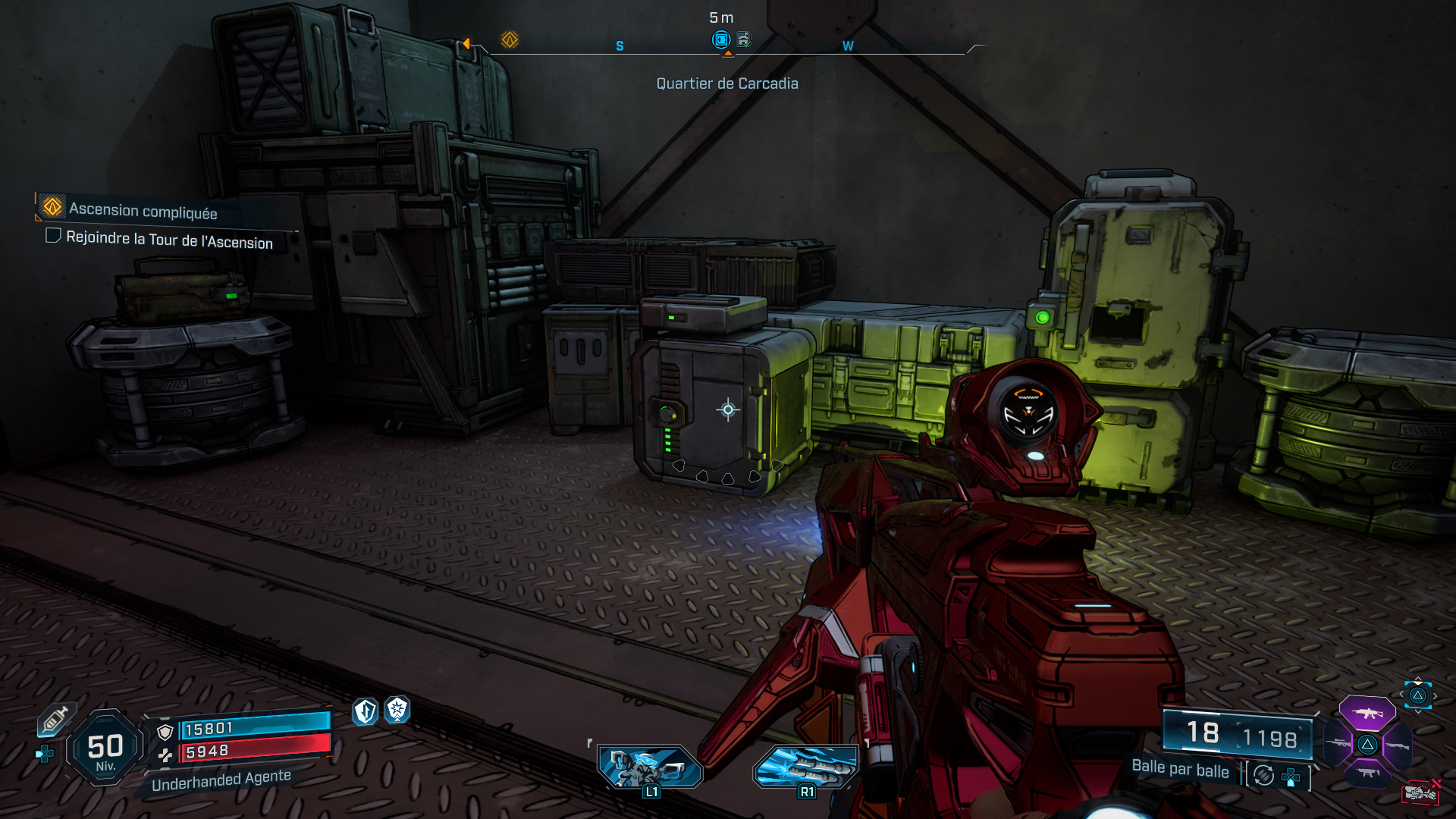Image resolution: width=1456 pixels, height=819 pixels.
Task: Activate the blue missile ability icon
Action: tap(805, 767)
